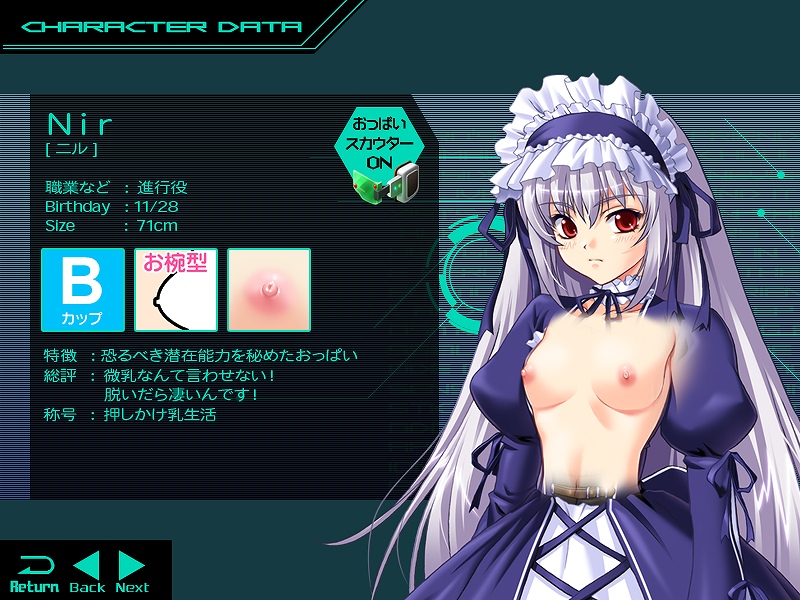Go back to the previous character

pos(88,572)
